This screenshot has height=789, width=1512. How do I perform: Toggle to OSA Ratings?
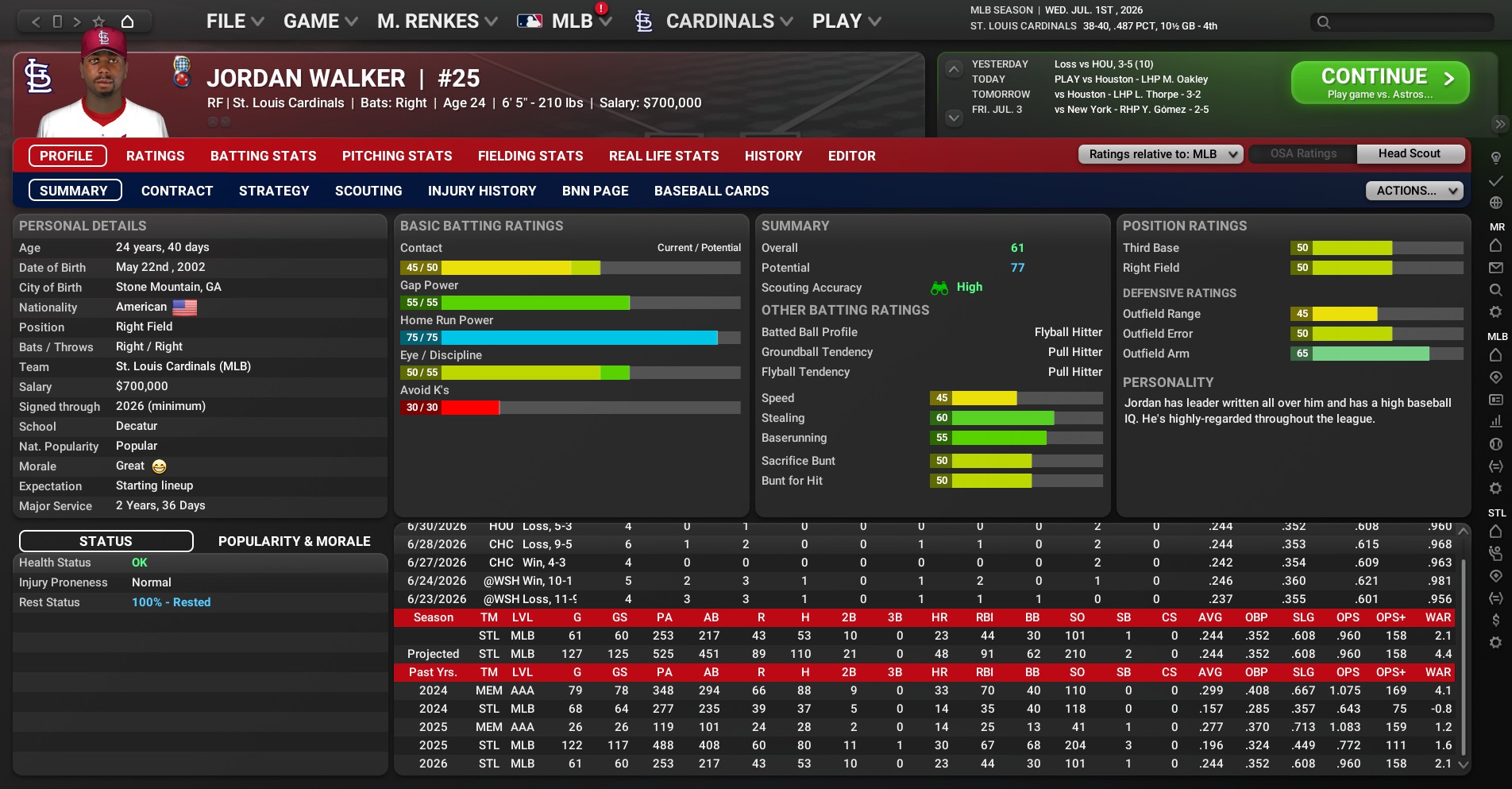(x=1303, y=154)
